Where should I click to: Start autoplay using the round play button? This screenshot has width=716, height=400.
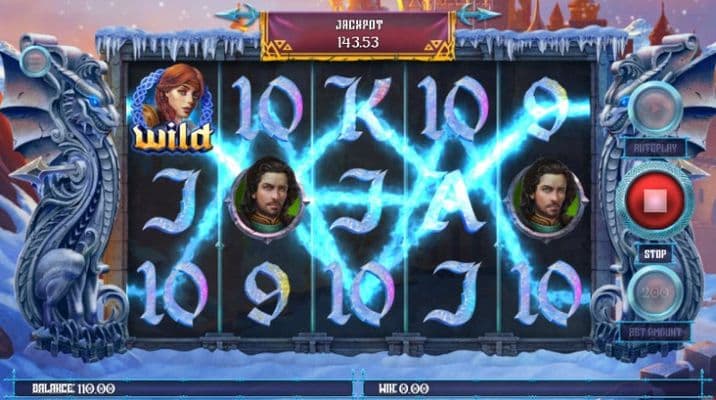(x=656, y=105)
